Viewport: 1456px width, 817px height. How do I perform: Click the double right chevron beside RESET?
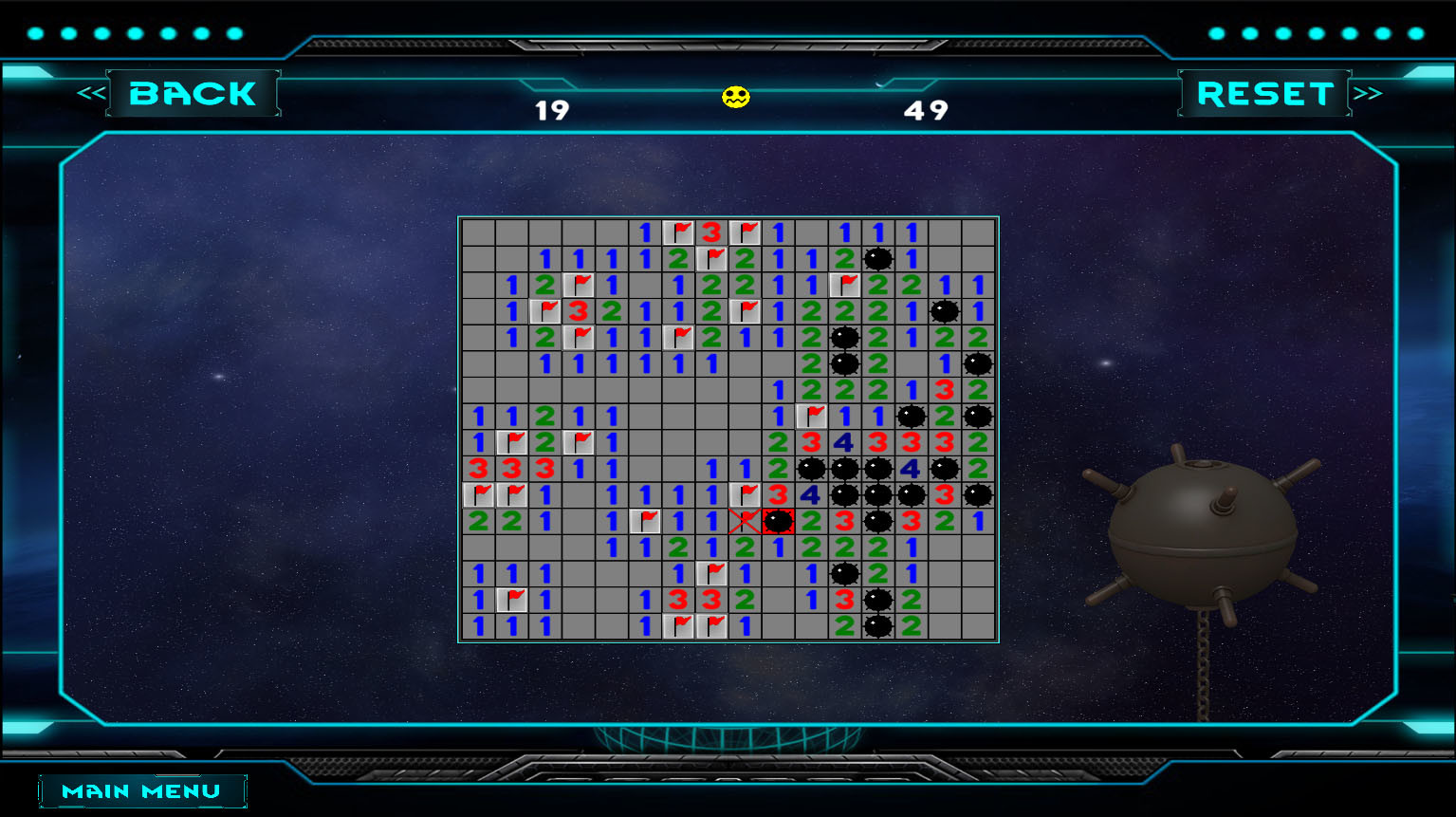coord(1367,91)
